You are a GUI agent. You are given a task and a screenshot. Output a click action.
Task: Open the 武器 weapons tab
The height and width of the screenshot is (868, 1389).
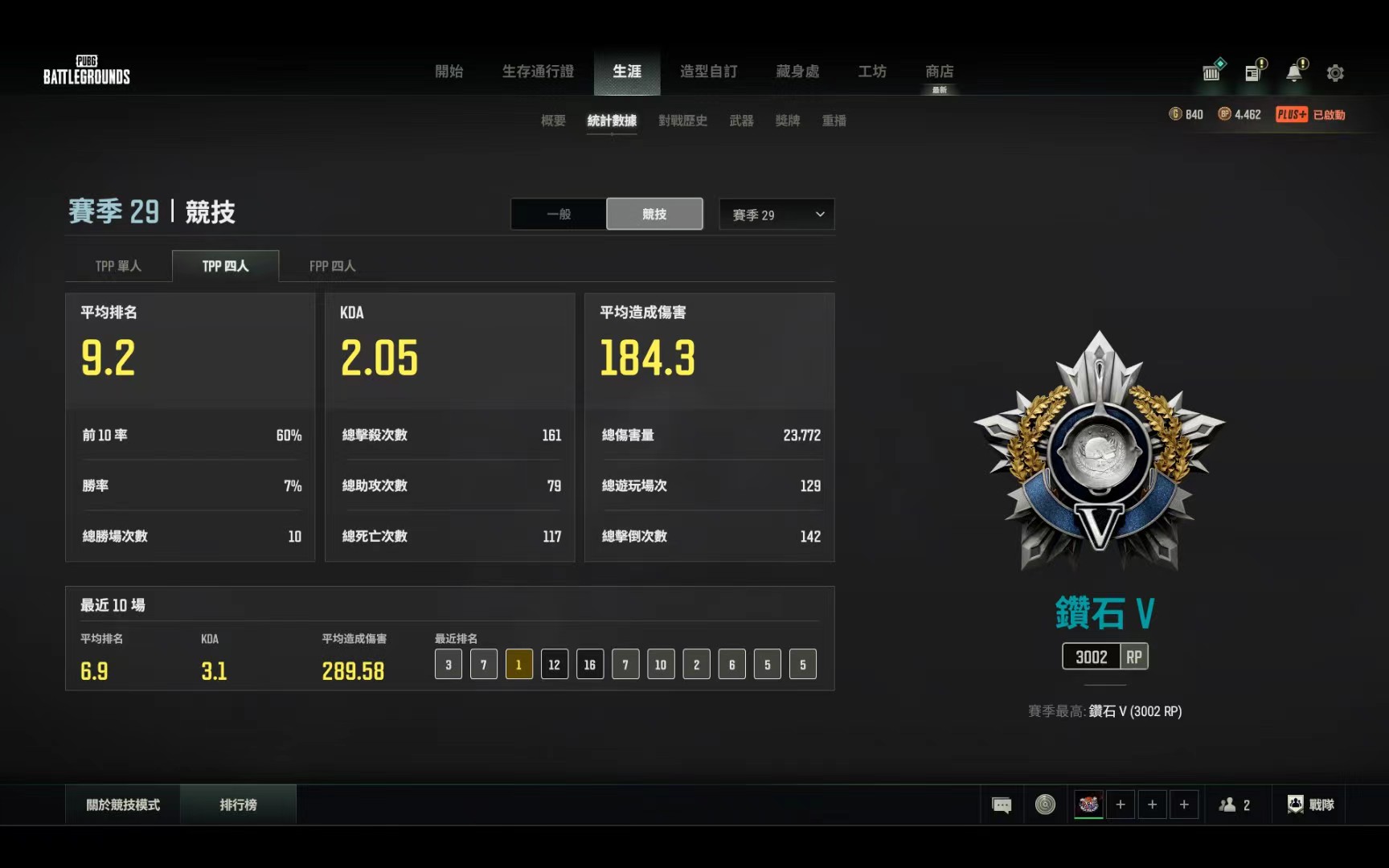[741, 121]
